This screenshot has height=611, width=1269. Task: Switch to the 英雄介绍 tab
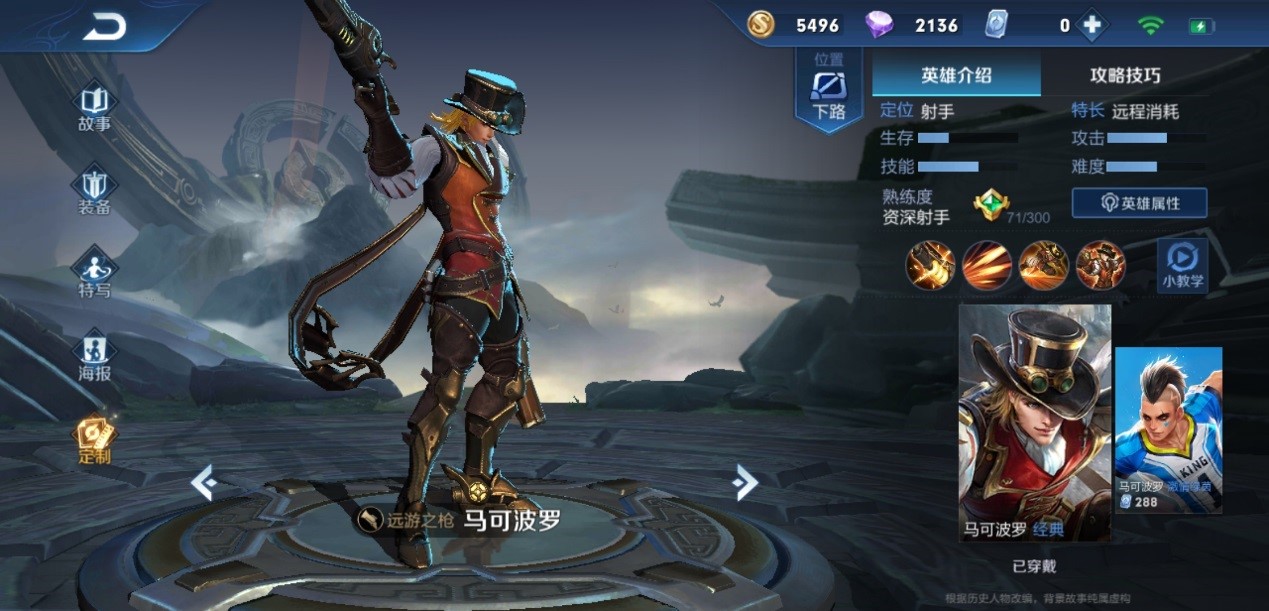pos(956,75)
